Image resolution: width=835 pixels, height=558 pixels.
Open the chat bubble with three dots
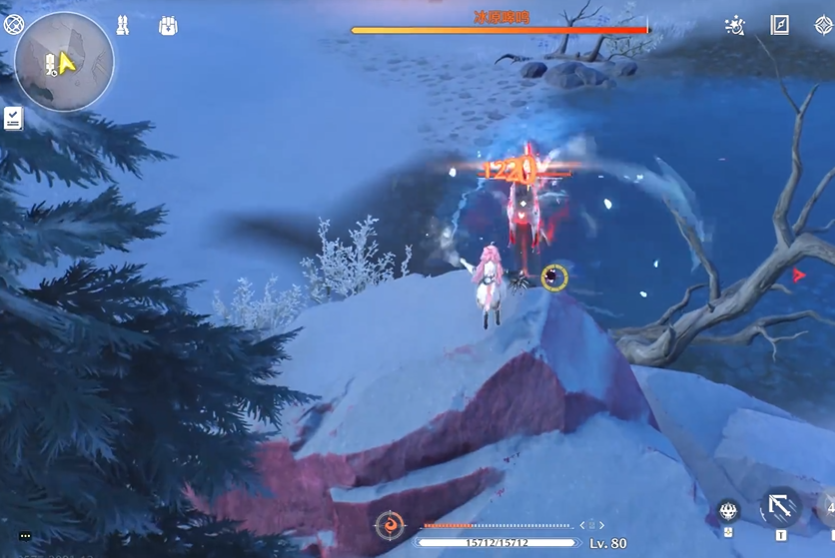[25, 536]
